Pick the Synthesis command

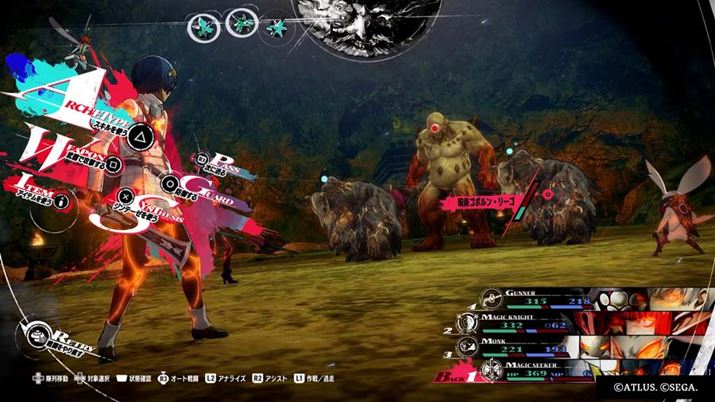point(125,196)
